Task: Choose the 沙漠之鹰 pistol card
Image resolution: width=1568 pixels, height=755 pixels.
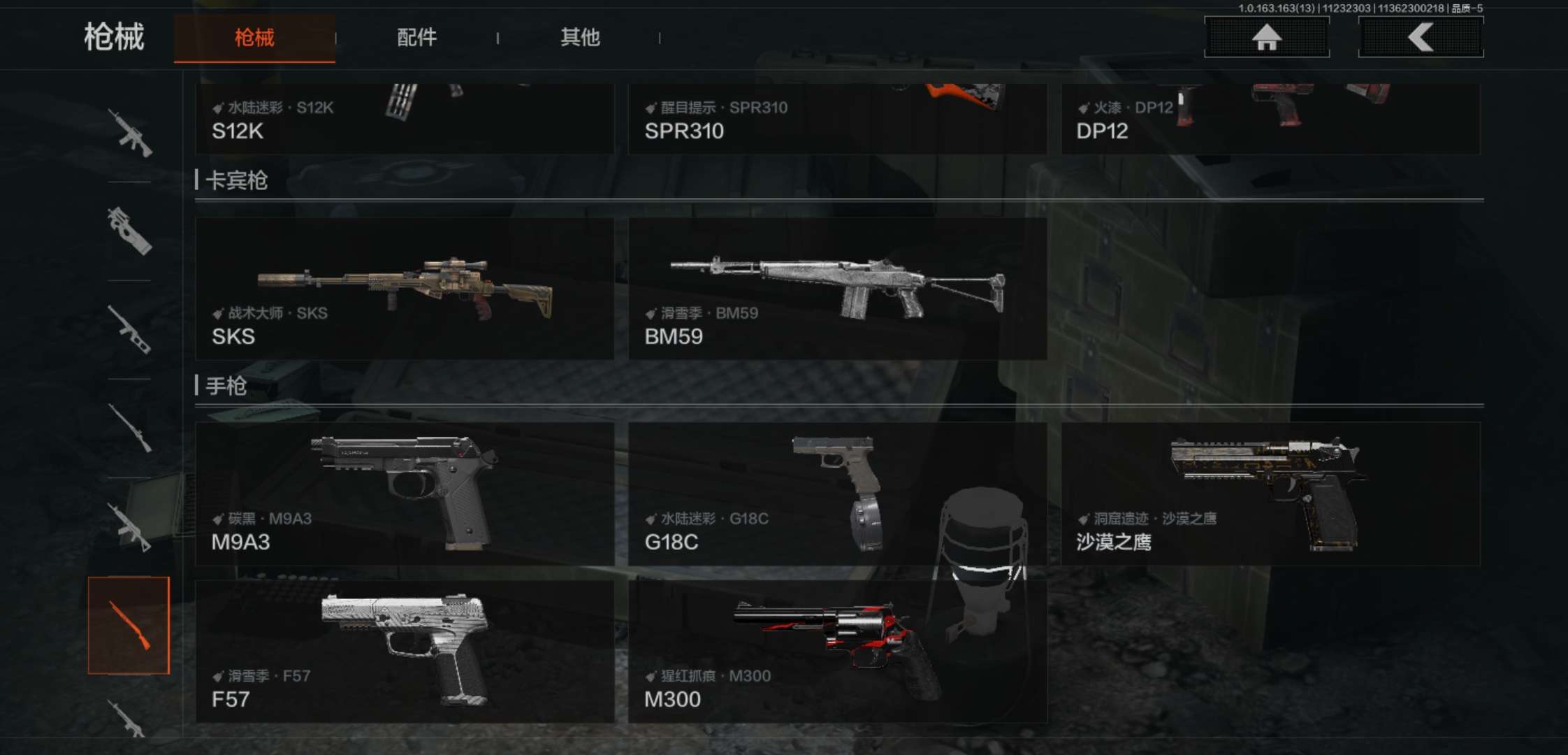Action: click(1270, 494)
